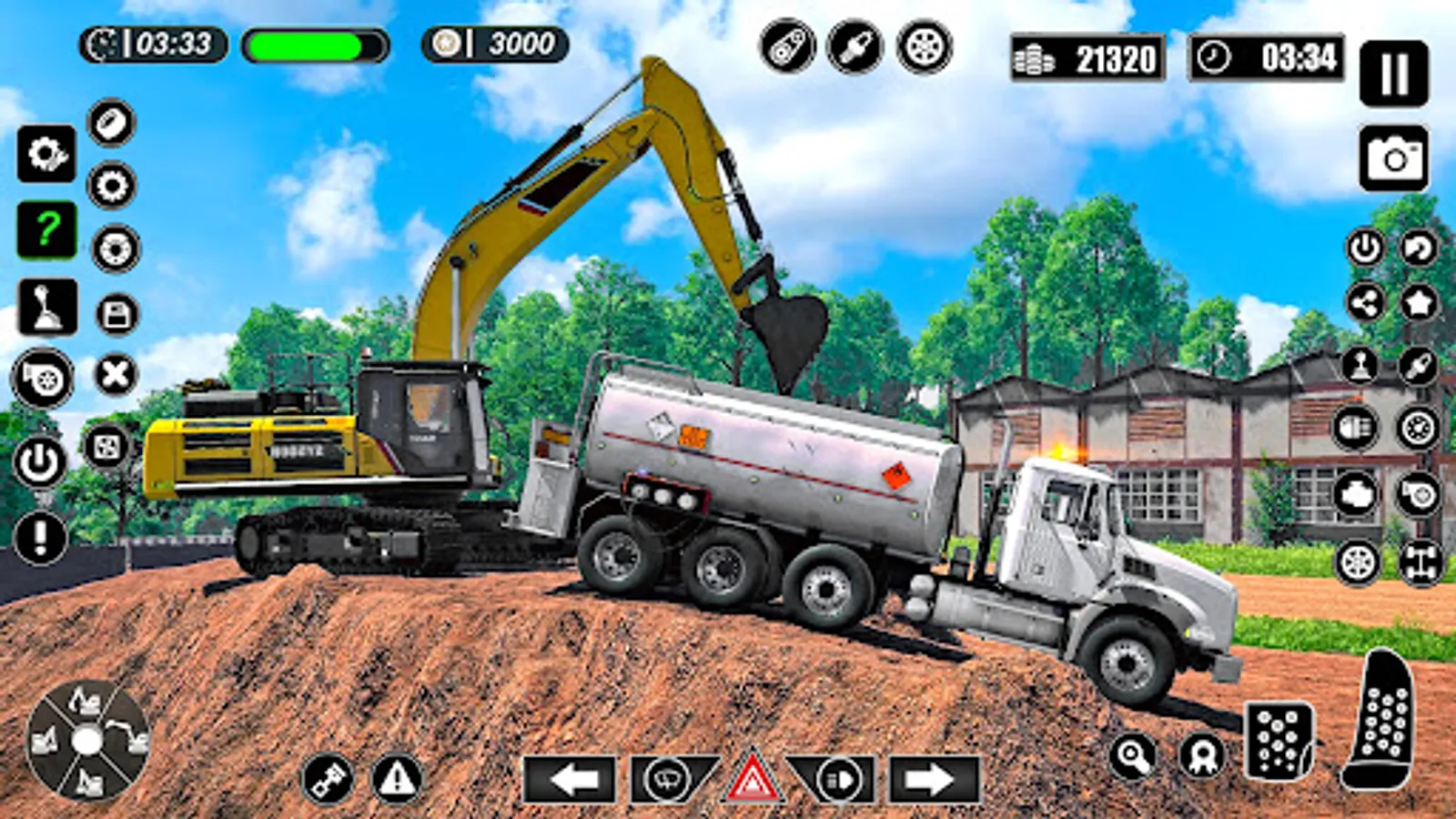The height and width of the screenshot is (819, 1456).
Task: View achievements via the medal icon
Action: pyautogui.click(x=1203, y=755)
